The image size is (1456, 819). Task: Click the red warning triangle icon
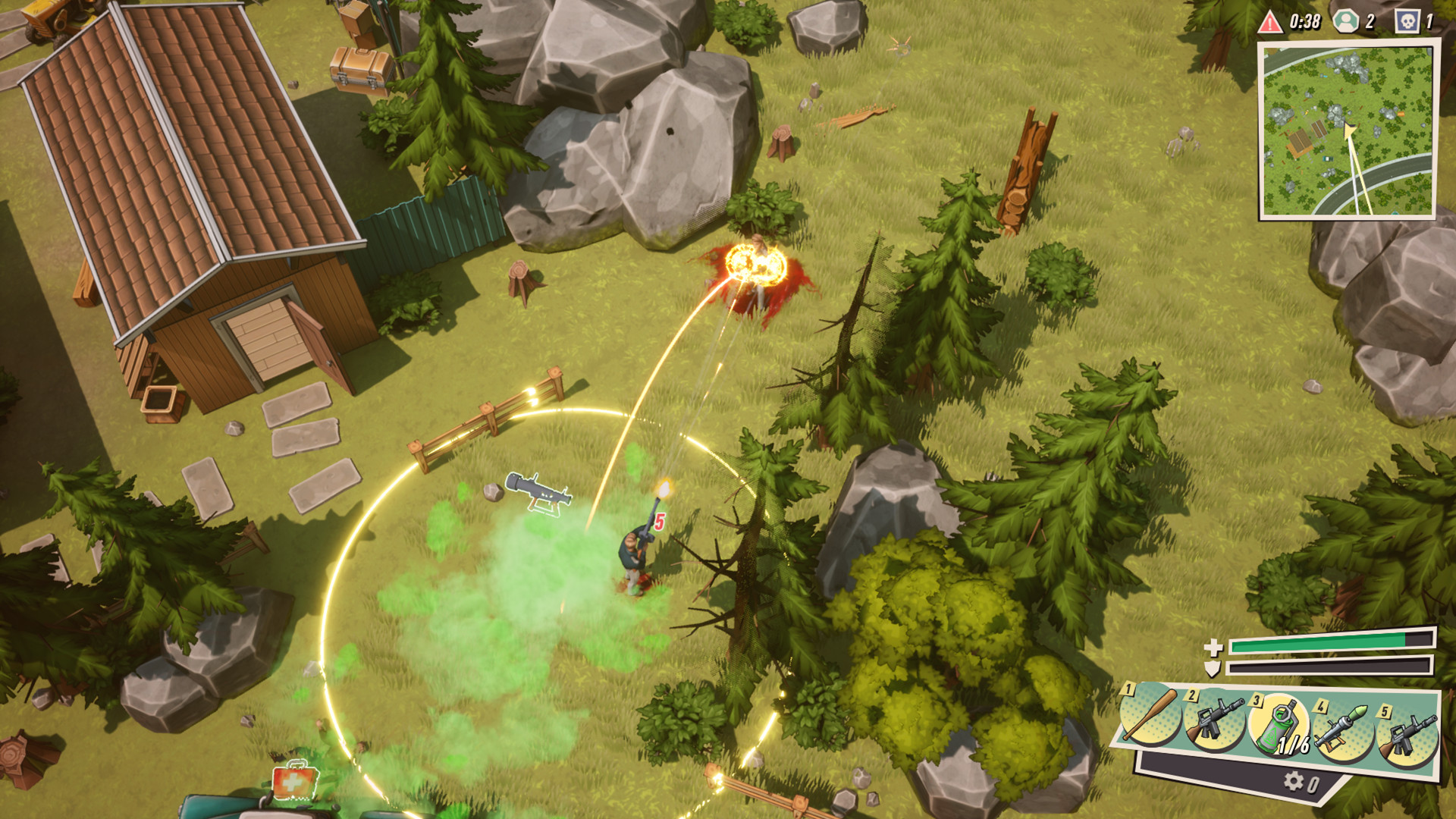click(x=1269, y=21)
